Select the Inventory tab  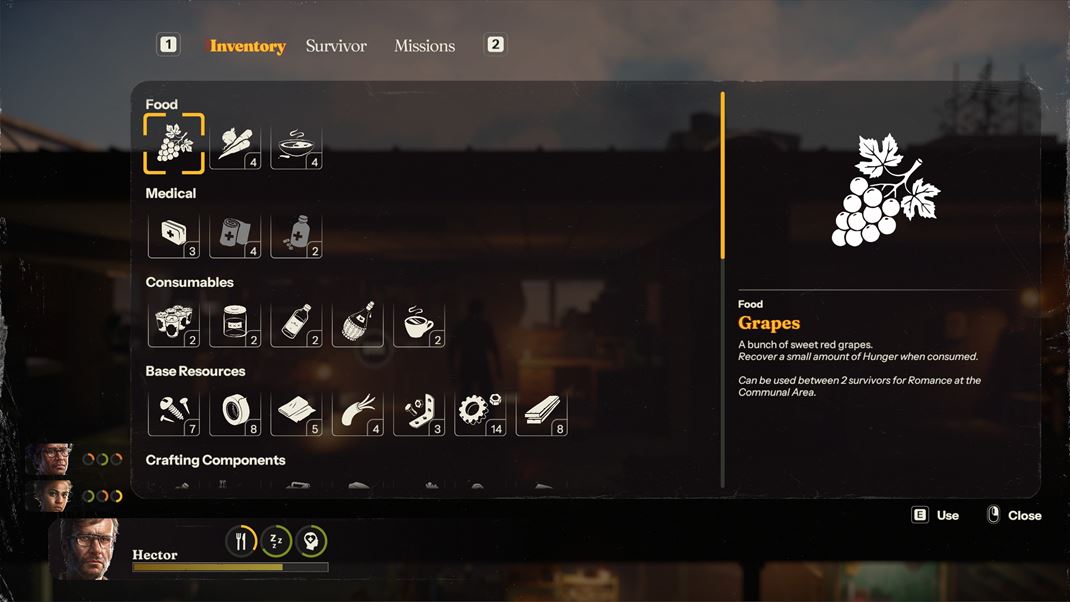pos(248,46)
